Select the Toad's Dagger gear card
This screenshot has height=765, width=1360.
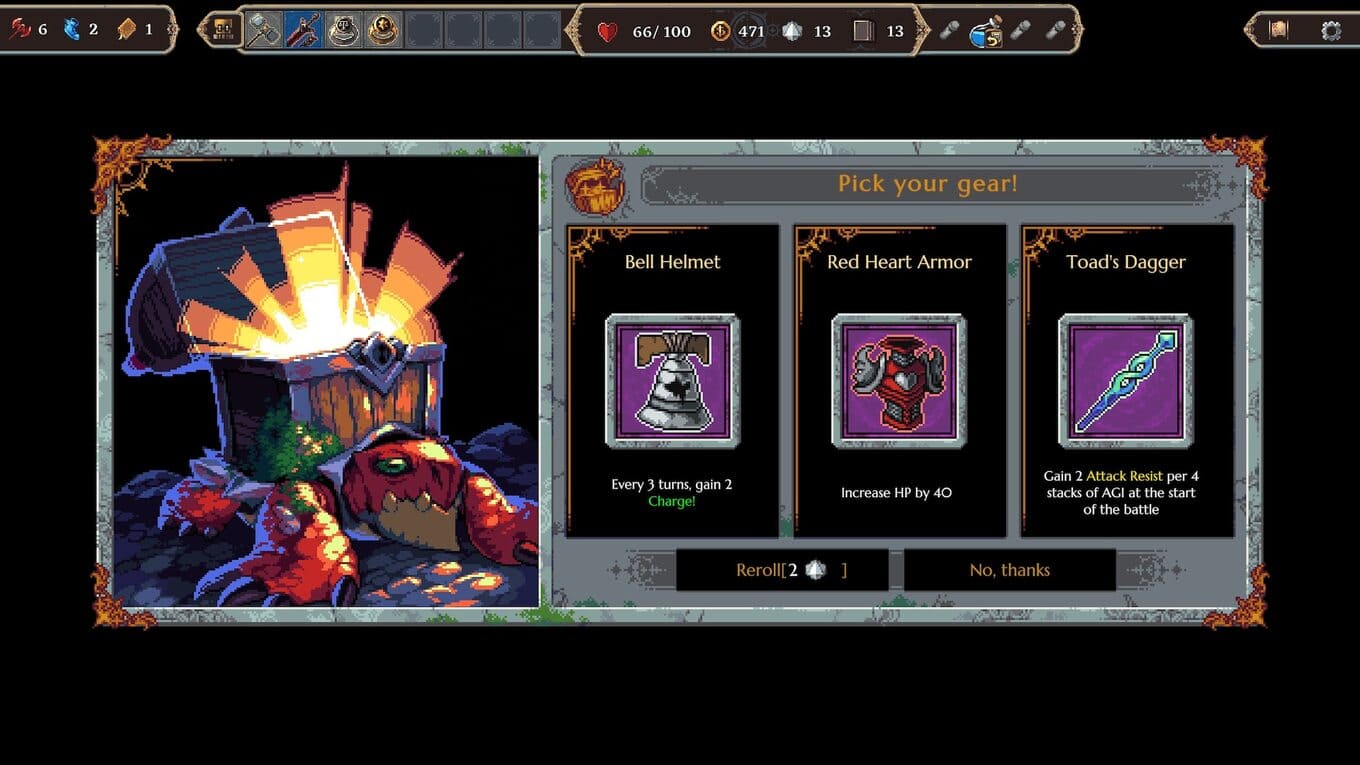click(1126, 380)
